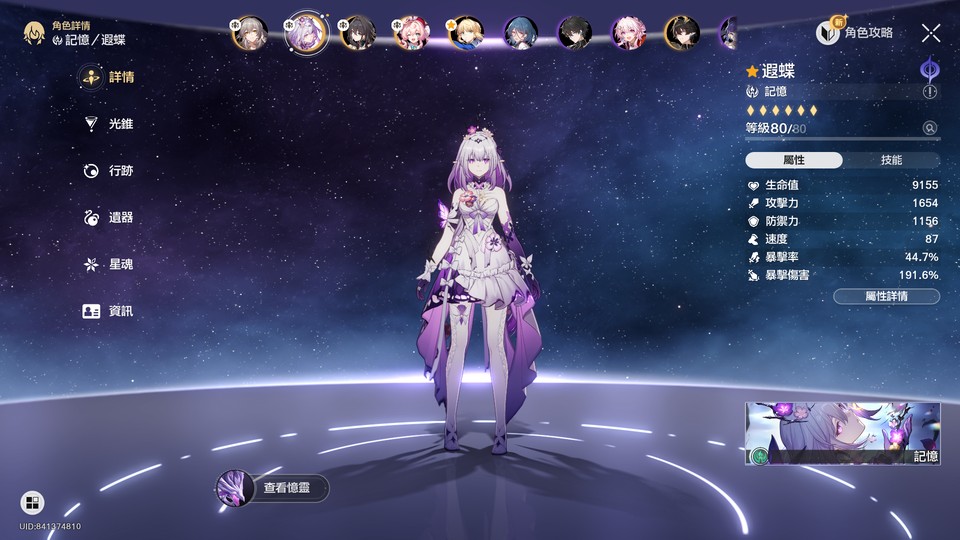Open the four-square menu icon above the UID
960x540 pixels.
coord(32,502)
